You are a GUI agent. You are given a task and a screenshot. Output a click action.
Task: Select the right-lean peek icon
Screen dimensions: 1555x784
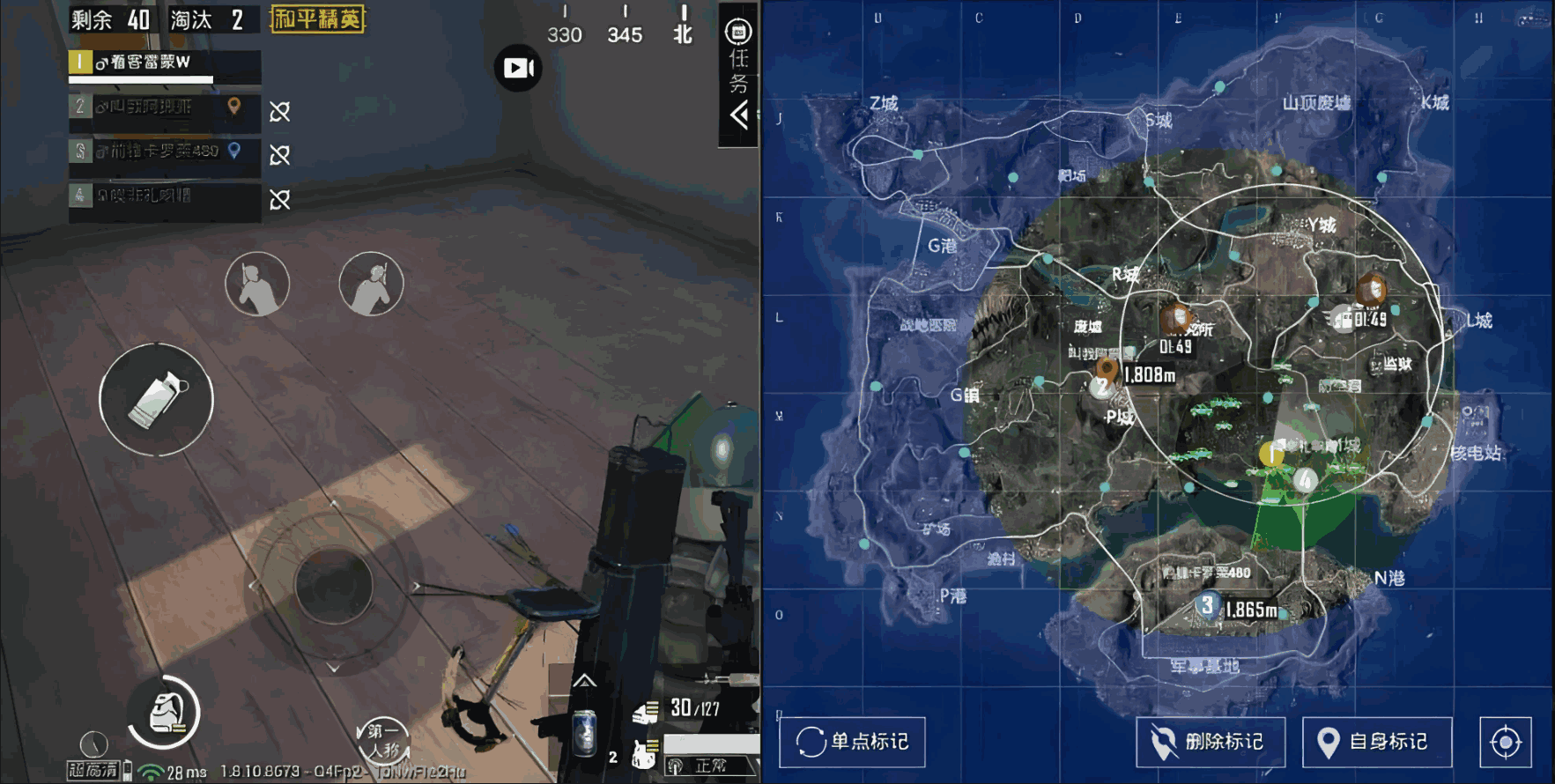coord(369,283)
